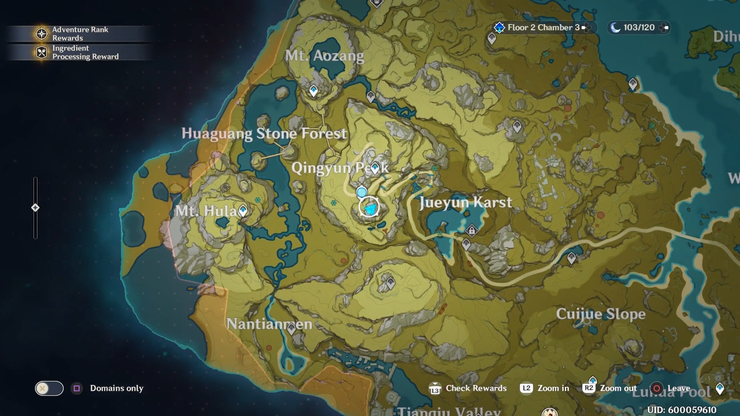Screen dimensions: 740x416
Task: Toggle the Domains only switch
Action: click(48, 388)
